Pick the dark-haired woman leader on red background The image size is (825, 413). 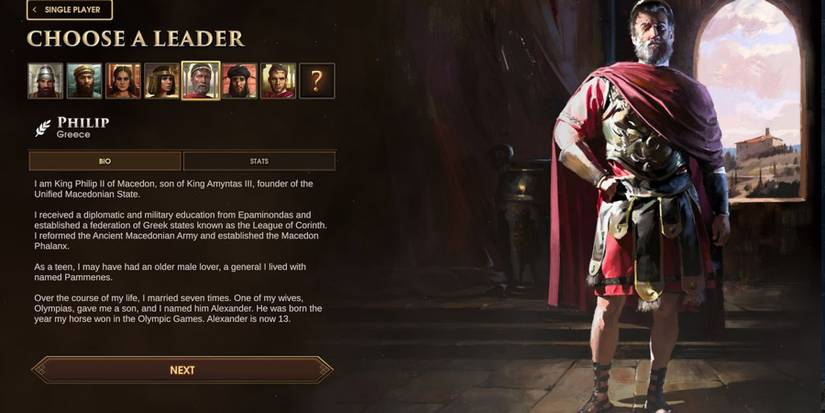[x=123, y=81]
